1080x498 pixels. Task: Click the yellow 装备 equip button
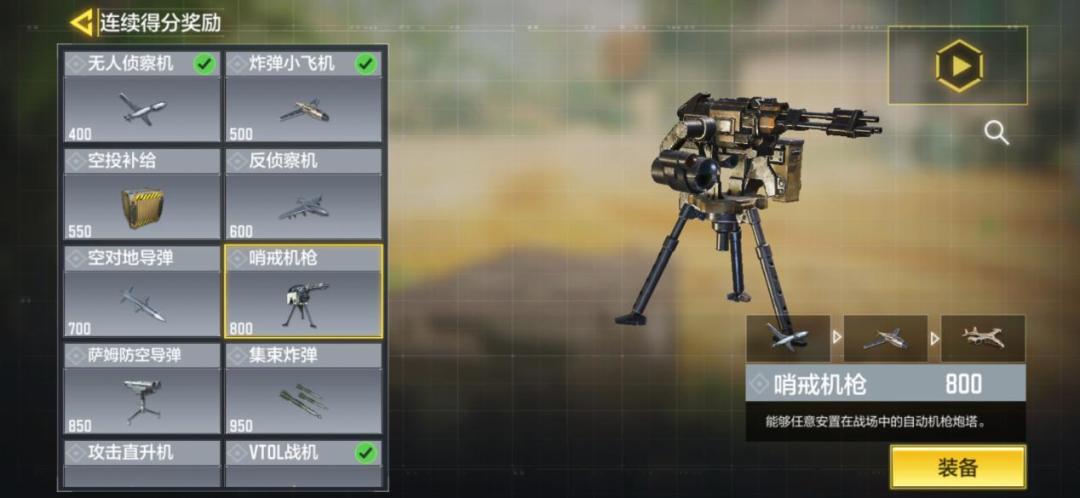click(957, 467)
